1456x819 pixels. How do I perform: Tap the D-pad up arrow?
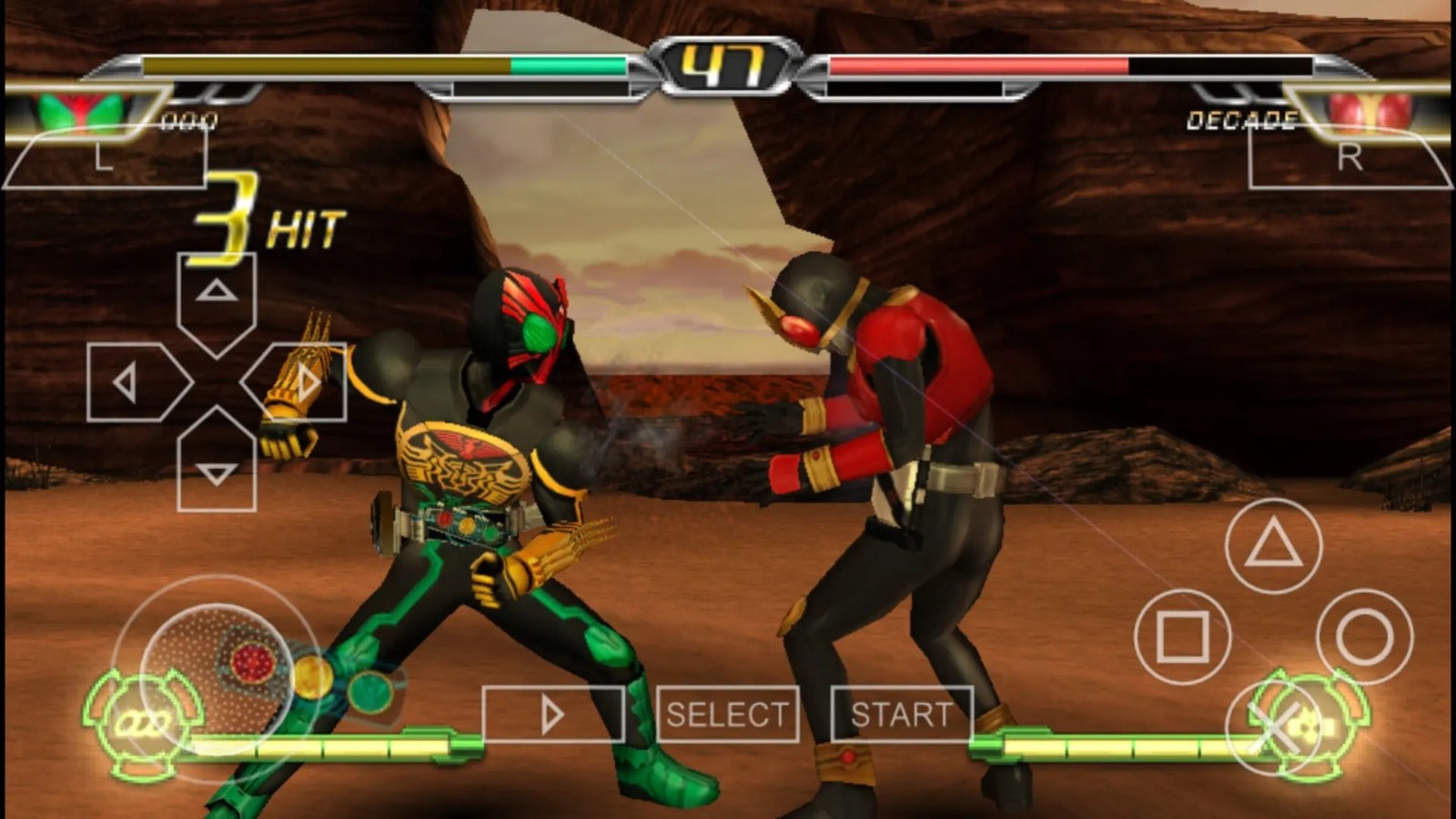217,296
